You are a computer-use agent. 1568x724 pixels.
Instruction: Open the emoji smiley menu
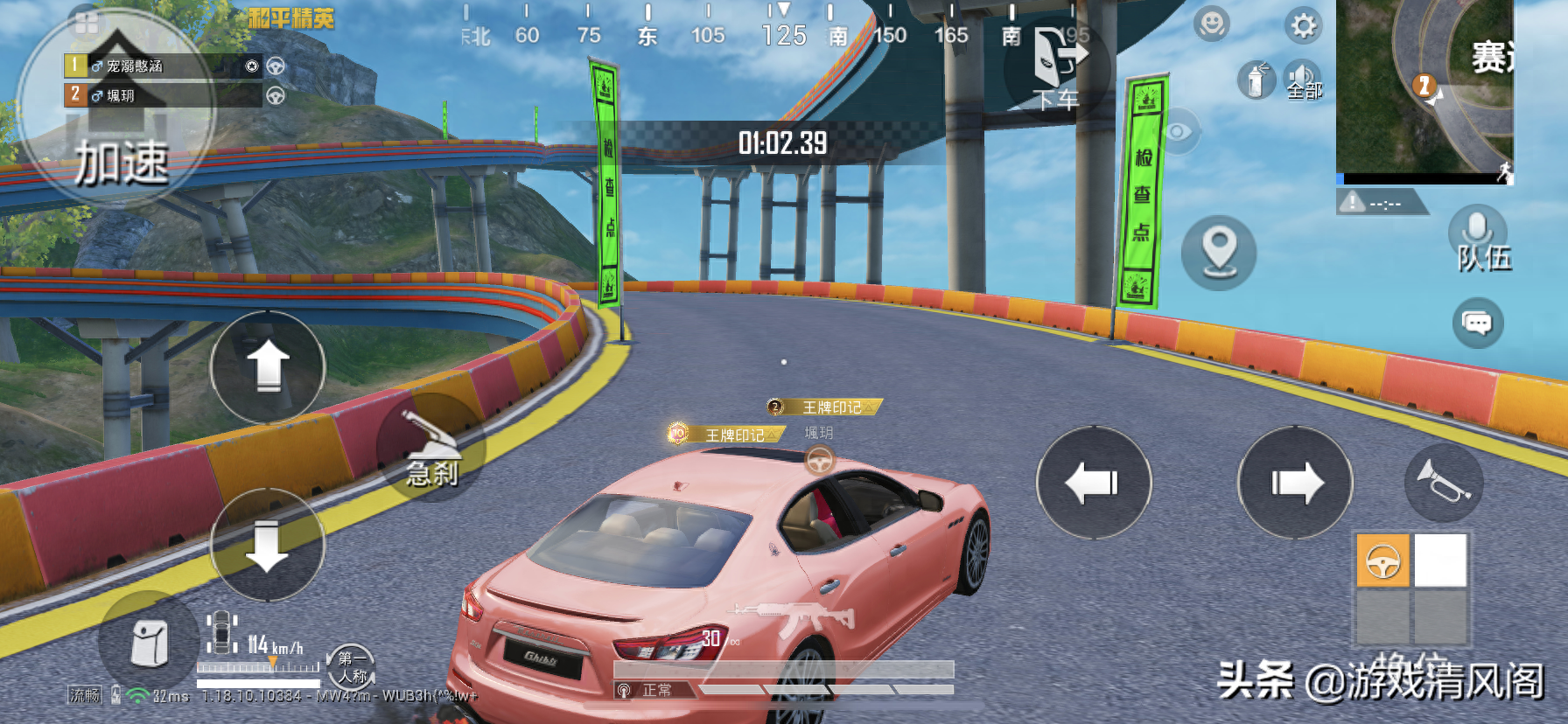[x=1213, y=24]
